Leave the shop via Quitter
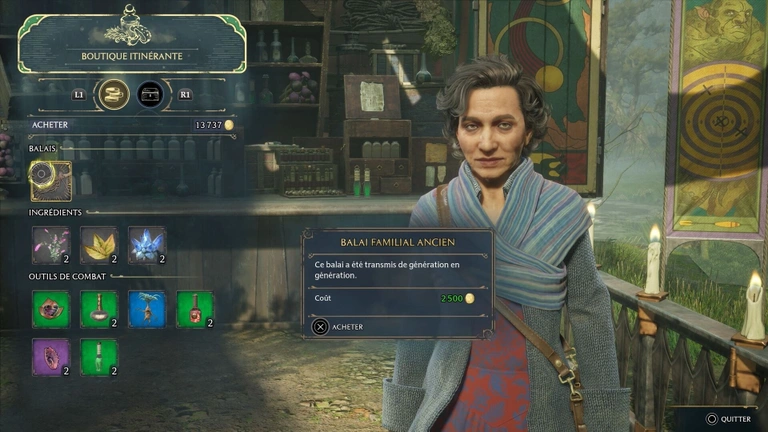The height and width of the screenshot is (432, 768). (x=730, y=420)
